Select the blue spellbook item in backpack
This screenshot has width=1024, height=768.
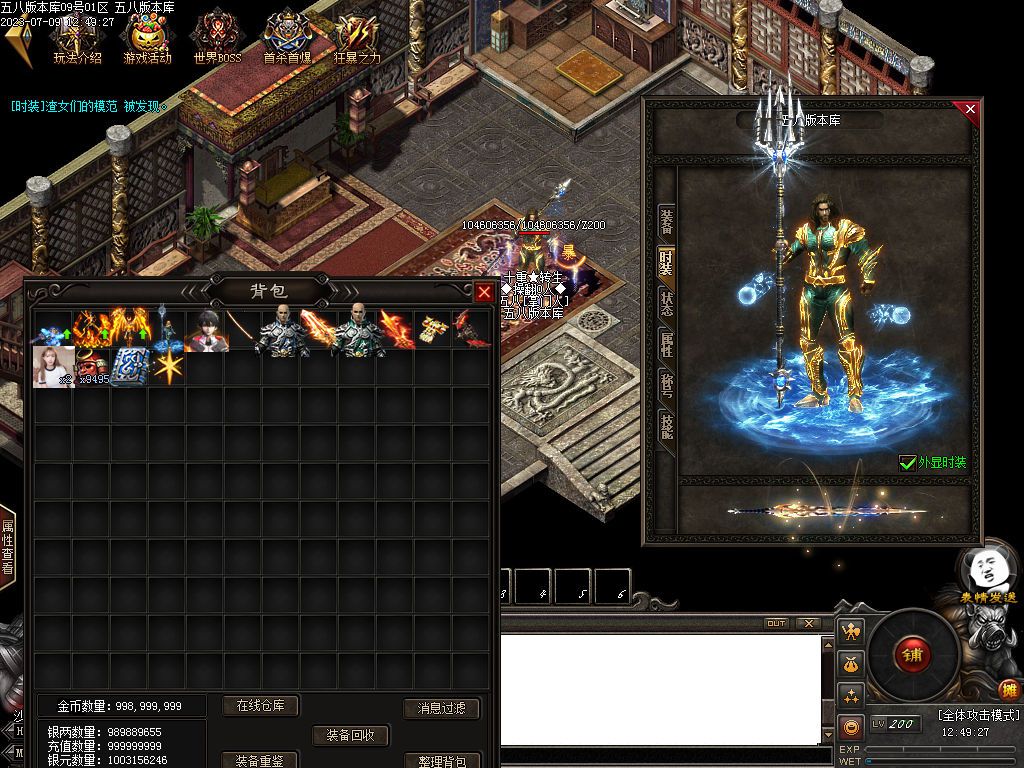click(129, 366)
